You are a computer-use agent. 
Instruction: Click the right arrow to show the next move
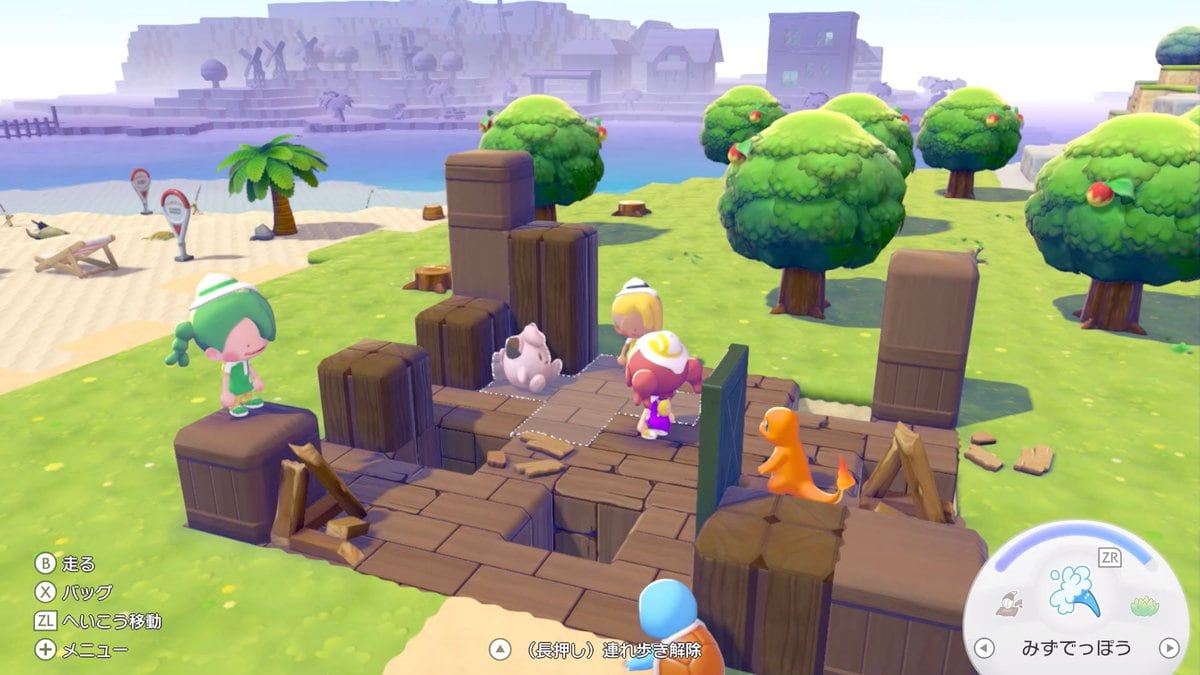(1168, 648)
